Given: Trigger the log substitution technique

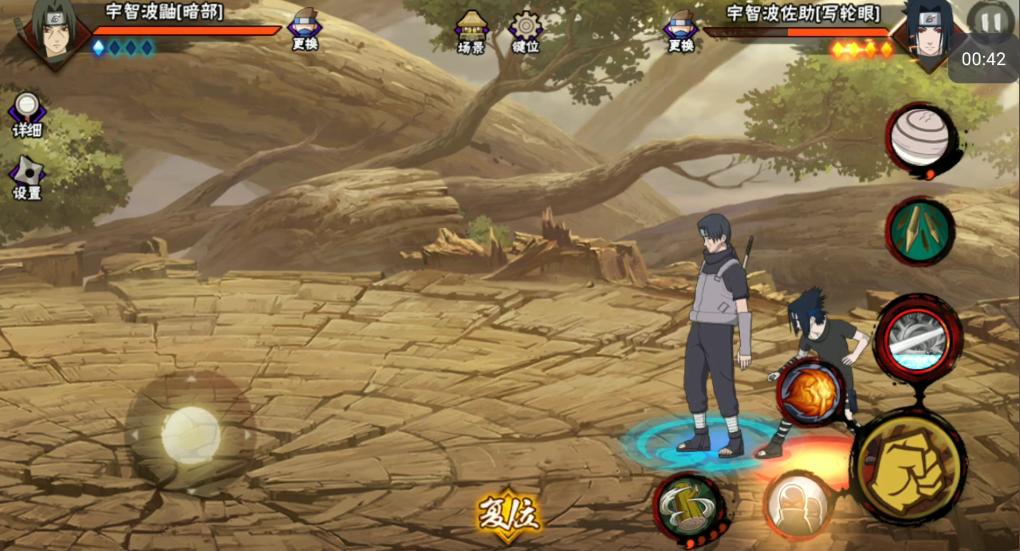Looking at the screenshot, I should pos(689,507).
